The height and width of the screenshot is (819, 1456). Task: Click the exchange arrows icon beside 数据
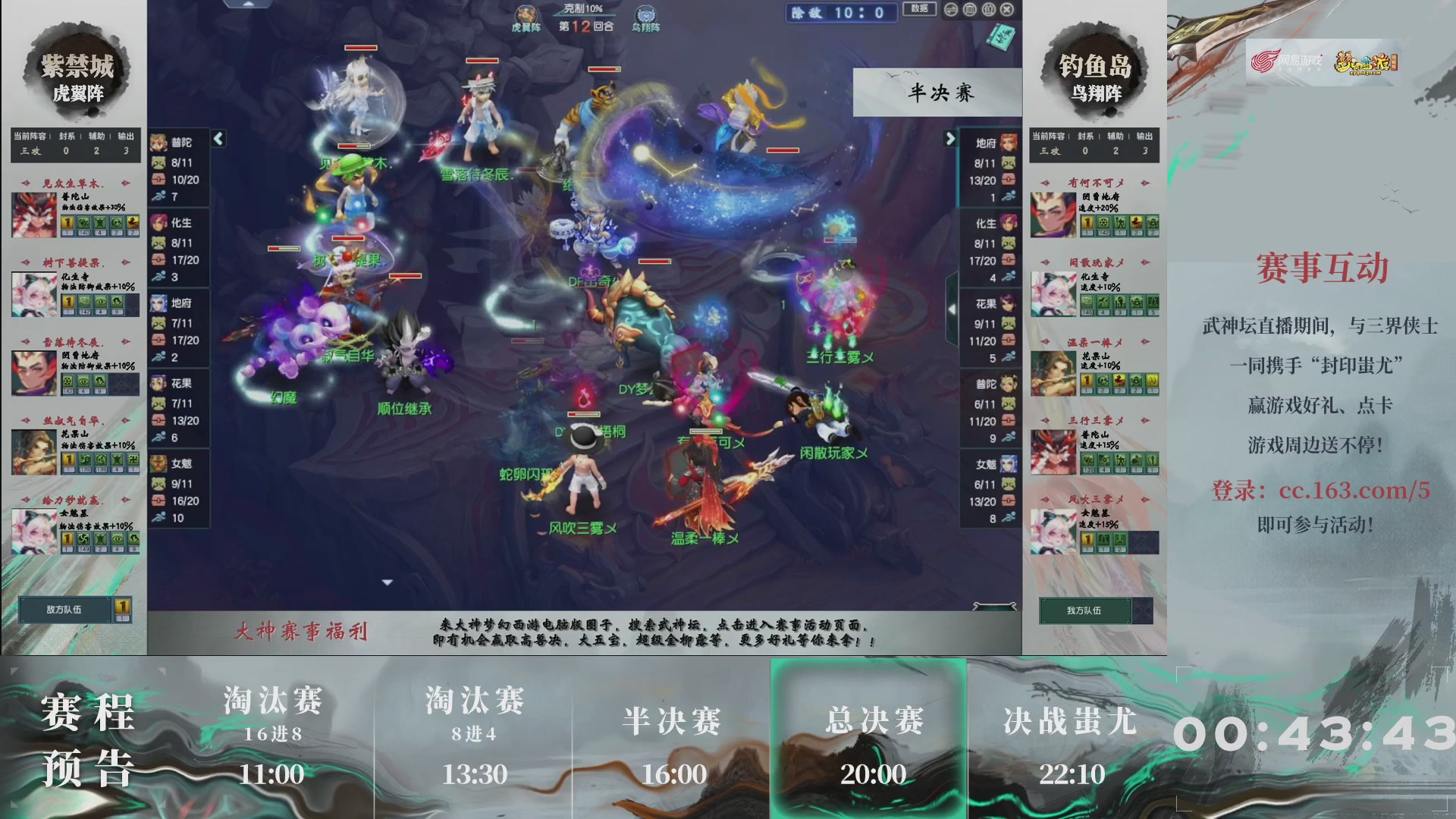coord(951,11)
